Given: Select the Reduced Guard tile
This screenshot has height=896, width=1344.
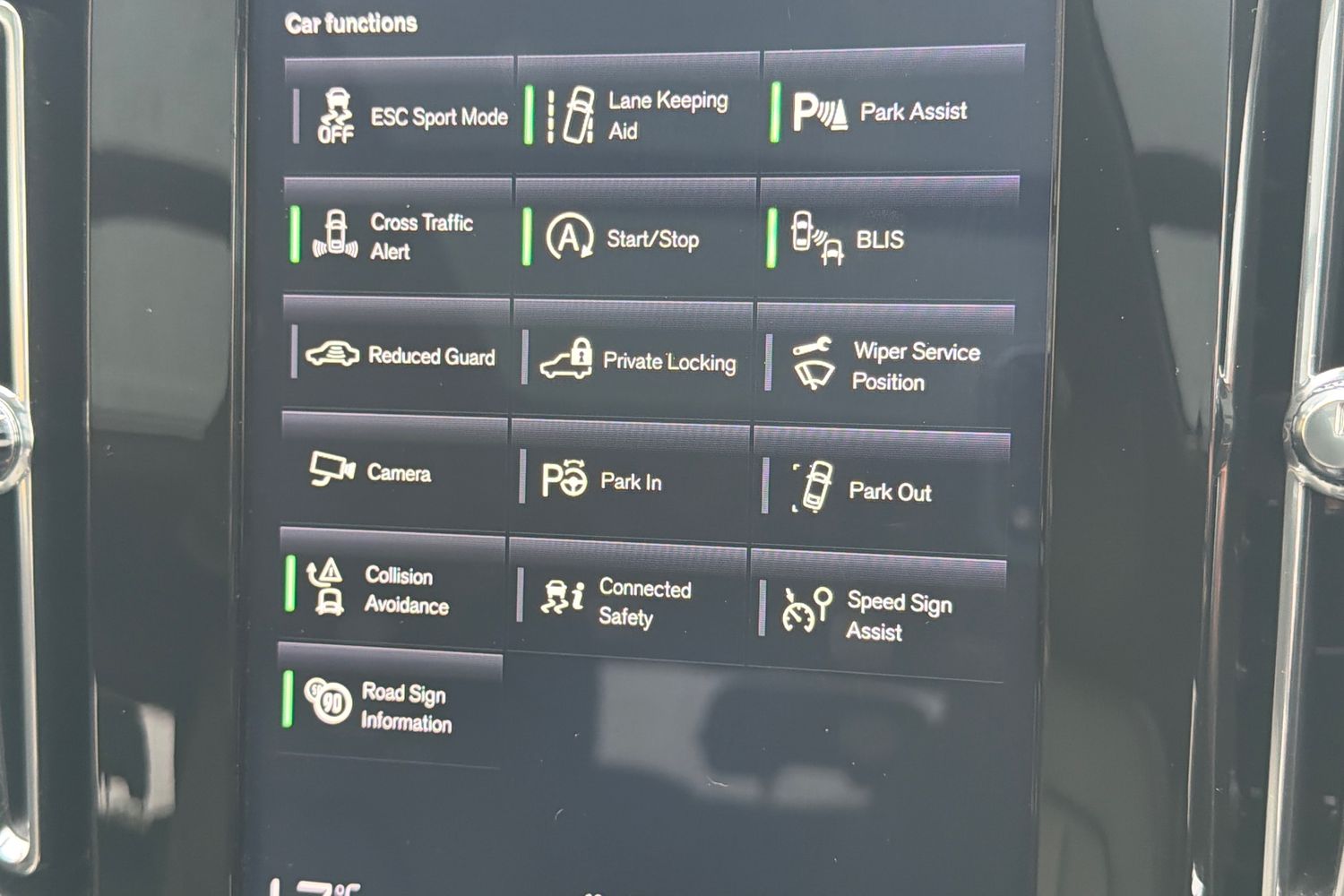Looking at the screenshot, I should click(x=399, y=356).
